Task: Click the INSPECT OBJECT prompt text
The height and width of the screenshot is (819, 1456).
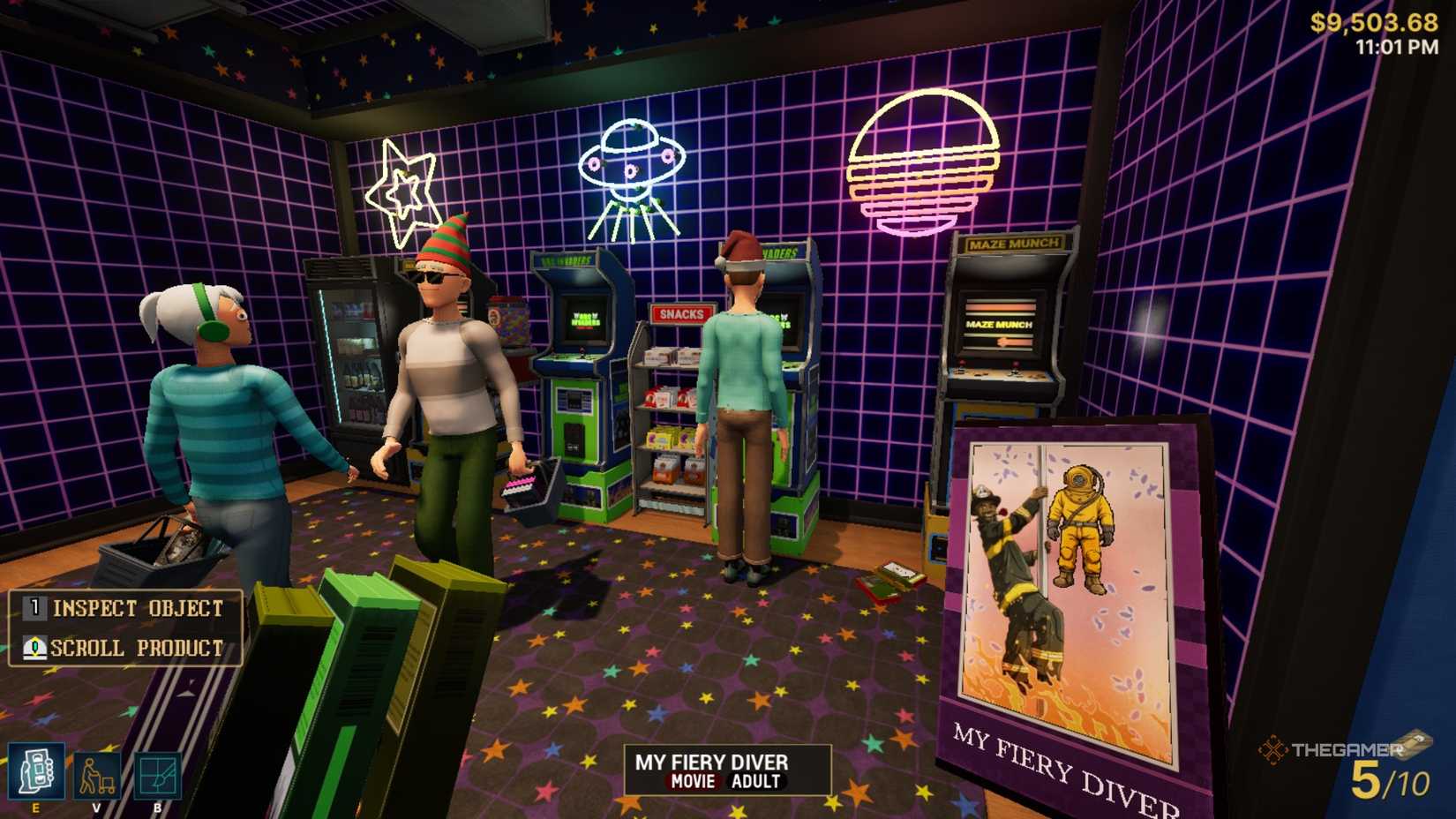Action: point(138,608)
